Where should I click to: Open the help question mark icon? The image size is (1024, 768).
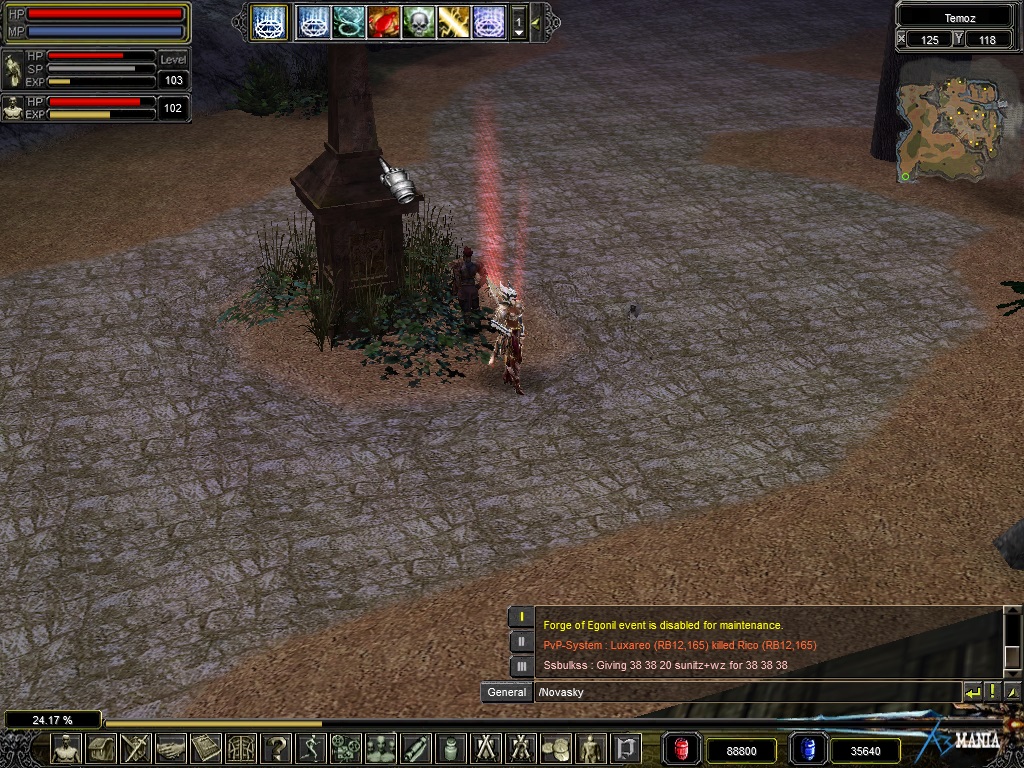click(276, 748)
